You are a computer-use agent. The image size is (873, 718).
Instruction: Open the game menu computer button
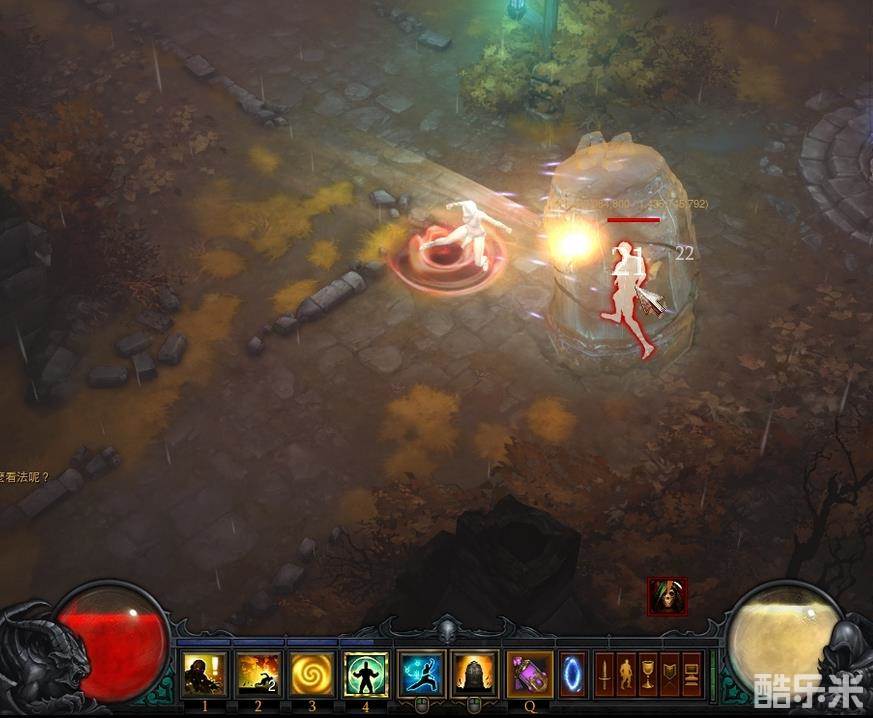[692, 674]
